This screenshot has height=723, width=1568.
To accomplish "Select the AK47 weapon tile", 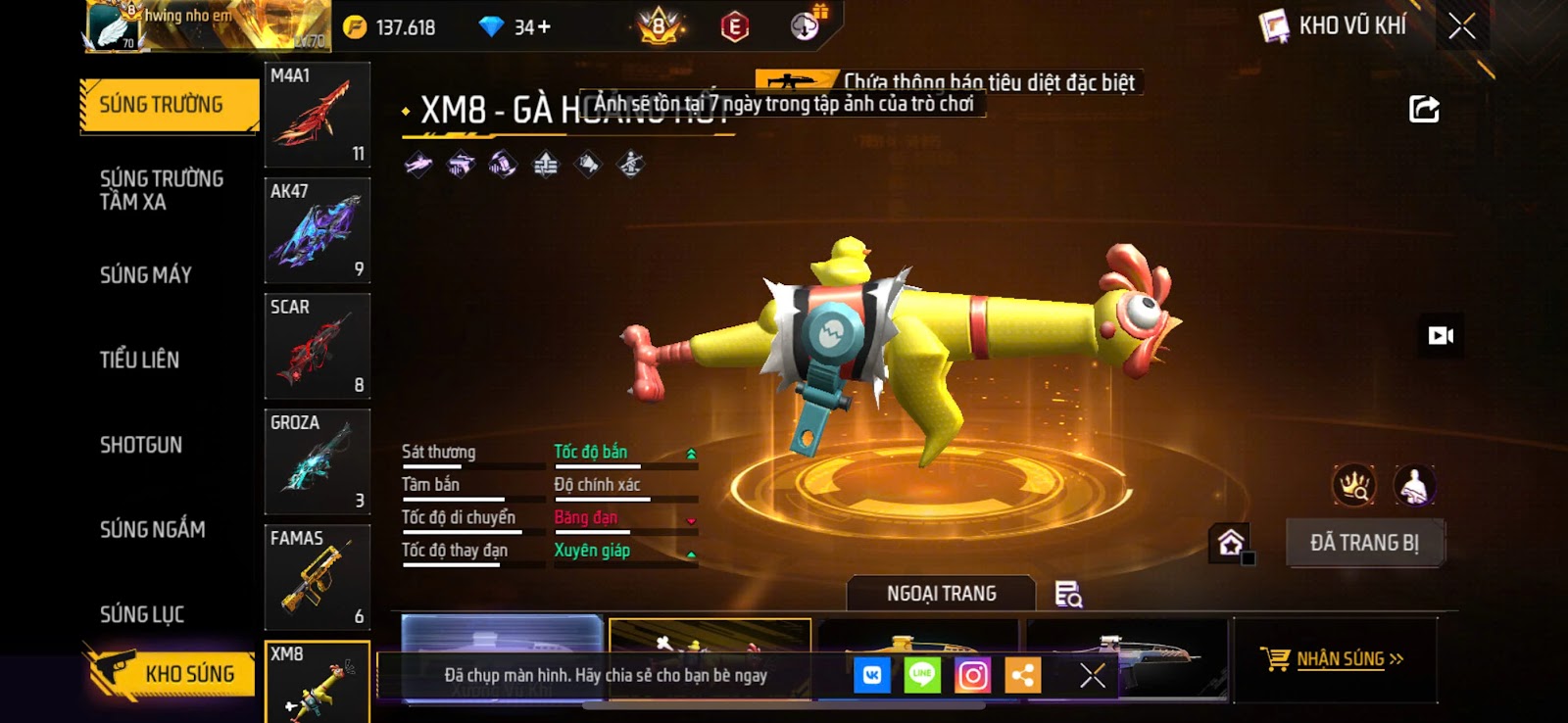I will coord(318,230).
